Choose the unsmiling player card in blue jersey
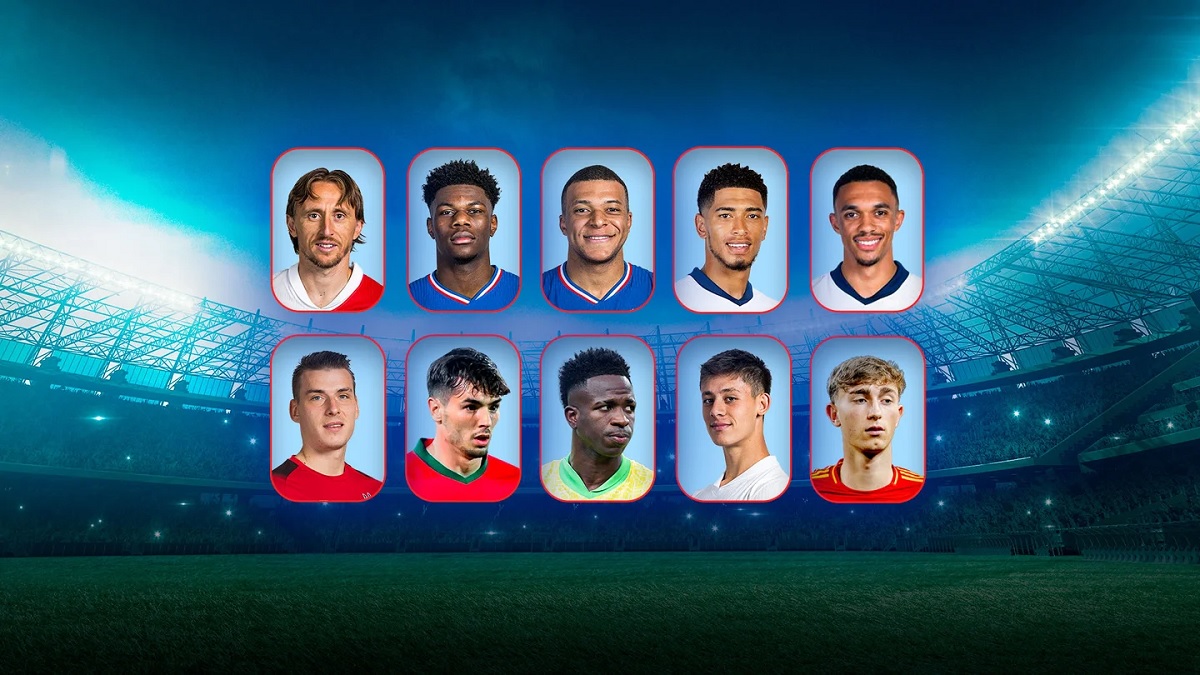Viewport: 1200px width, 675px height. click(x=464, y=230)
